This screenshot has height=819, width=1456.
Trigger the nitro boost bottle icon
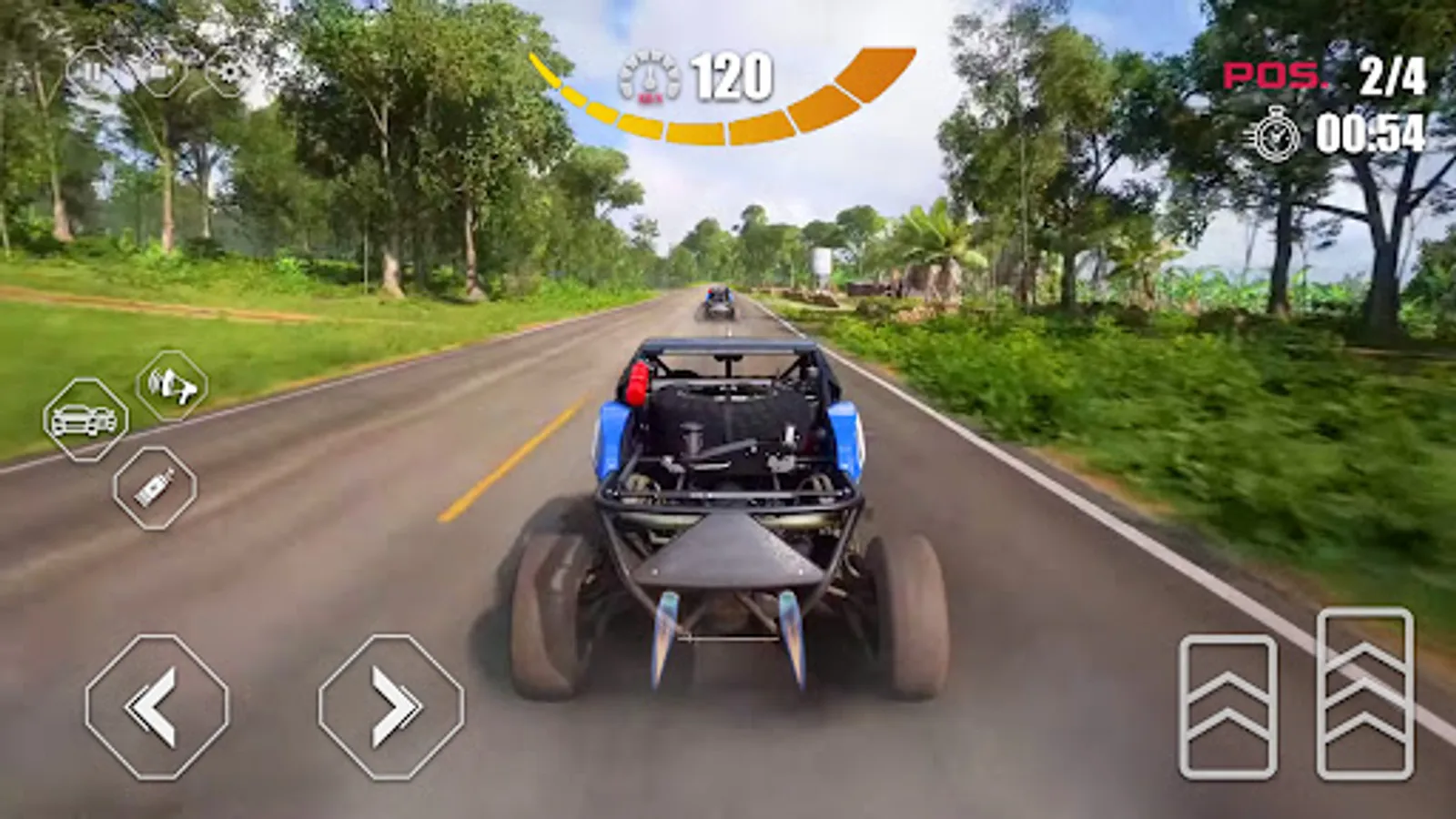[157, 485]
